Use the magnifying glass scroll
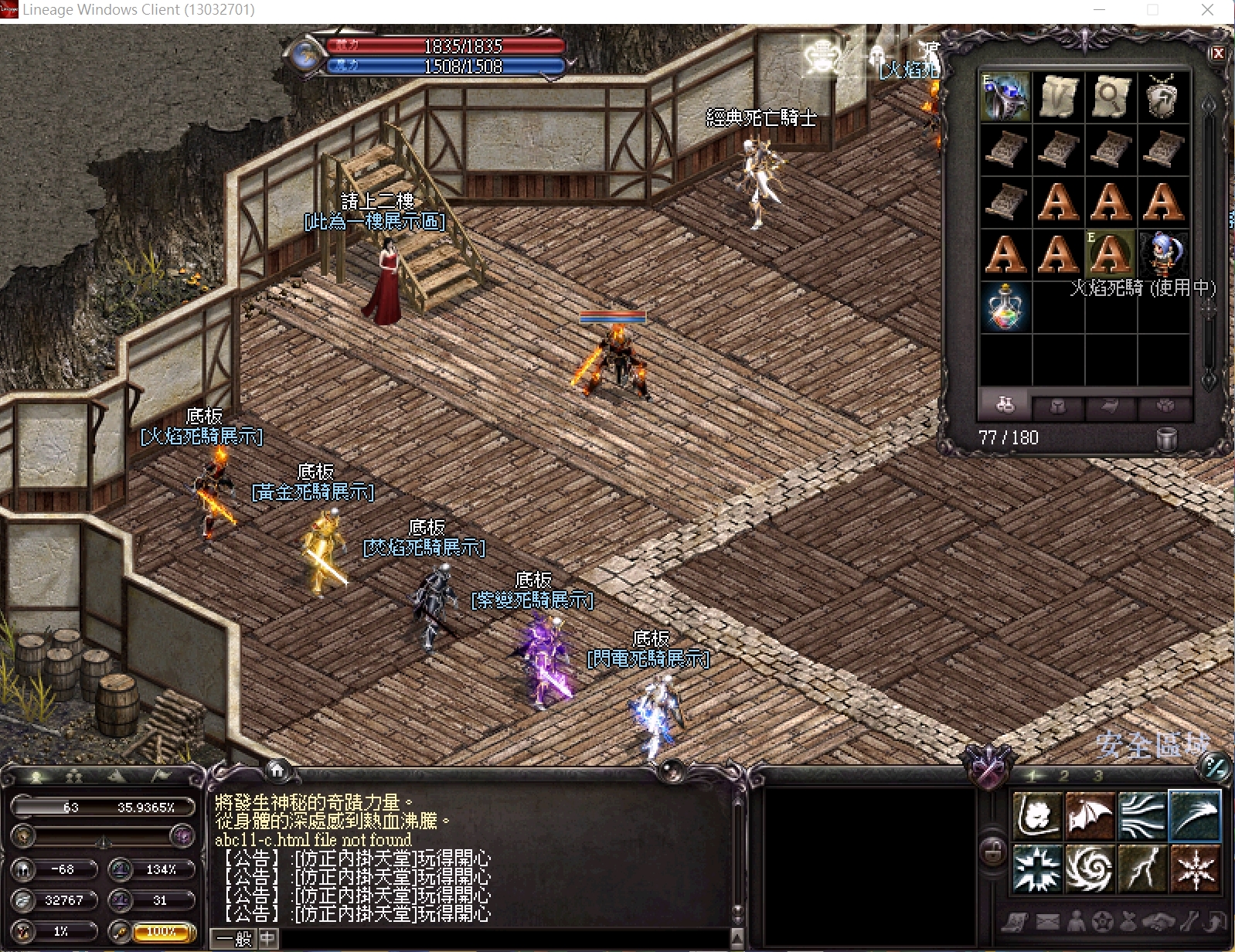This screenshot has height=952, width=1235. pos(1111,97)
